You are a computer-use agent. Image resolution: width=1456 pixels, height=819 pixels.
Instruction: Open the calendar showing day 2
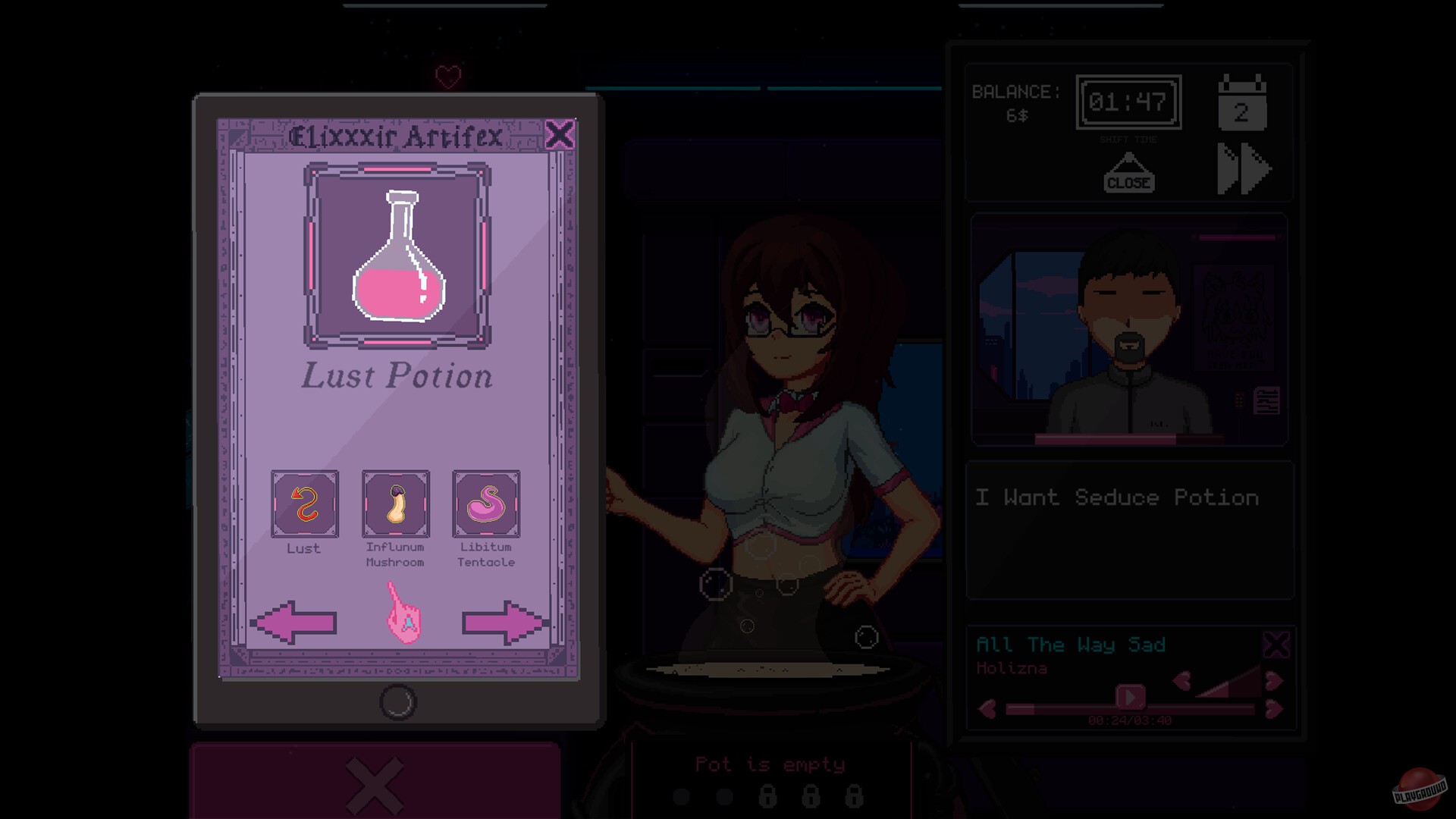[1242, 106]
